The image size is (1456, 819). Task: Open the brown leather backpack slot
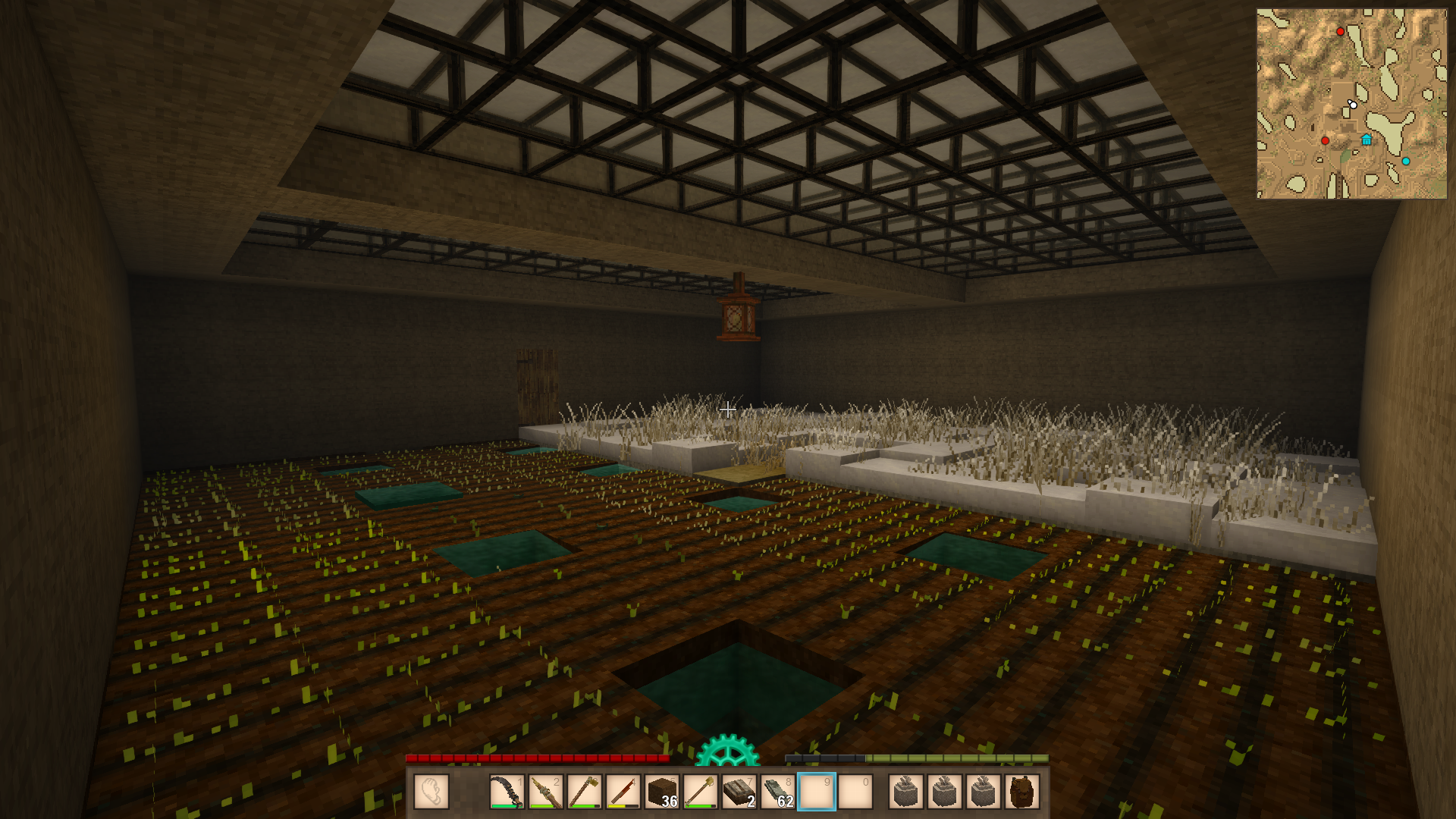(x=1021, y=792)
